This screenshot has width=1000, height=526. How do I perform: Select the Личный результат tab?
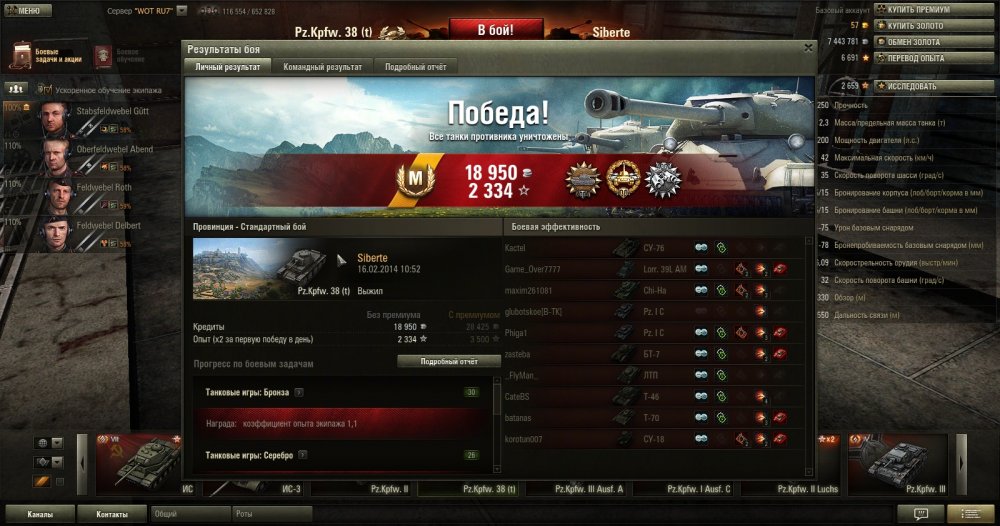click(227, 67)
